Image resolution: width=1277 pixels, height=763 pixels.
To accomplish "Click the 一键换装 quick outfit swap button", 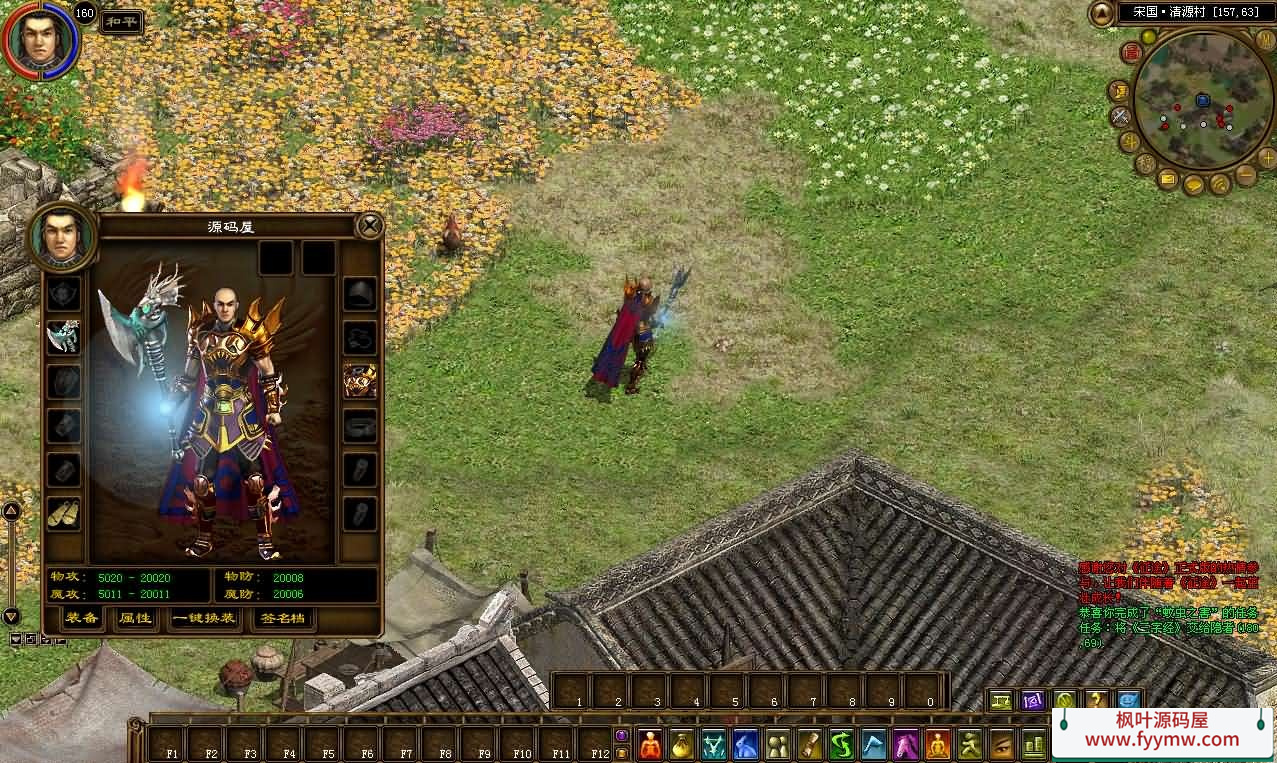I will (x=205, y=618).
